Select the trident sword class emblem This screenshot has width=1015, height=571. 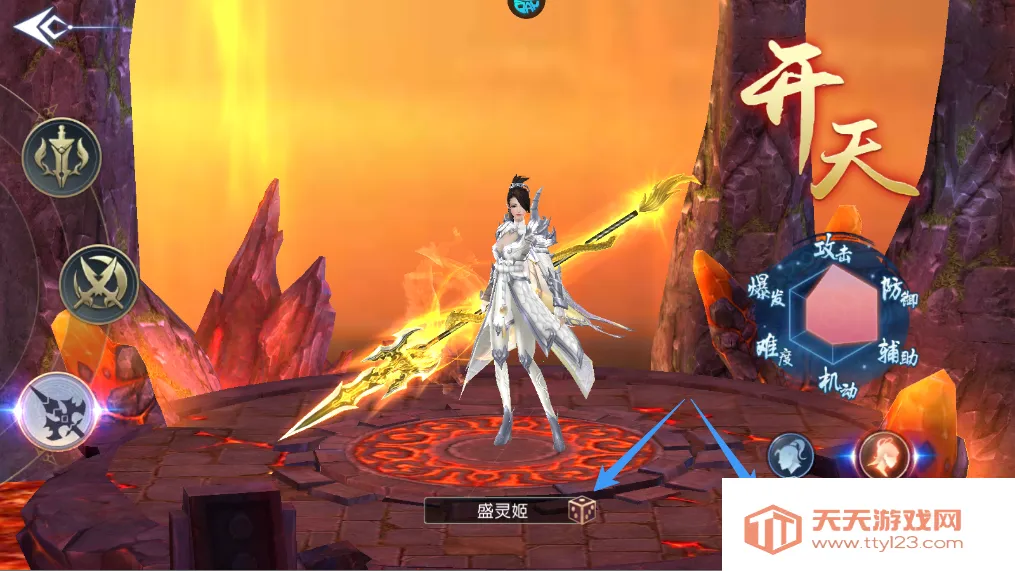pyautogui.click(x=61, y=157)
